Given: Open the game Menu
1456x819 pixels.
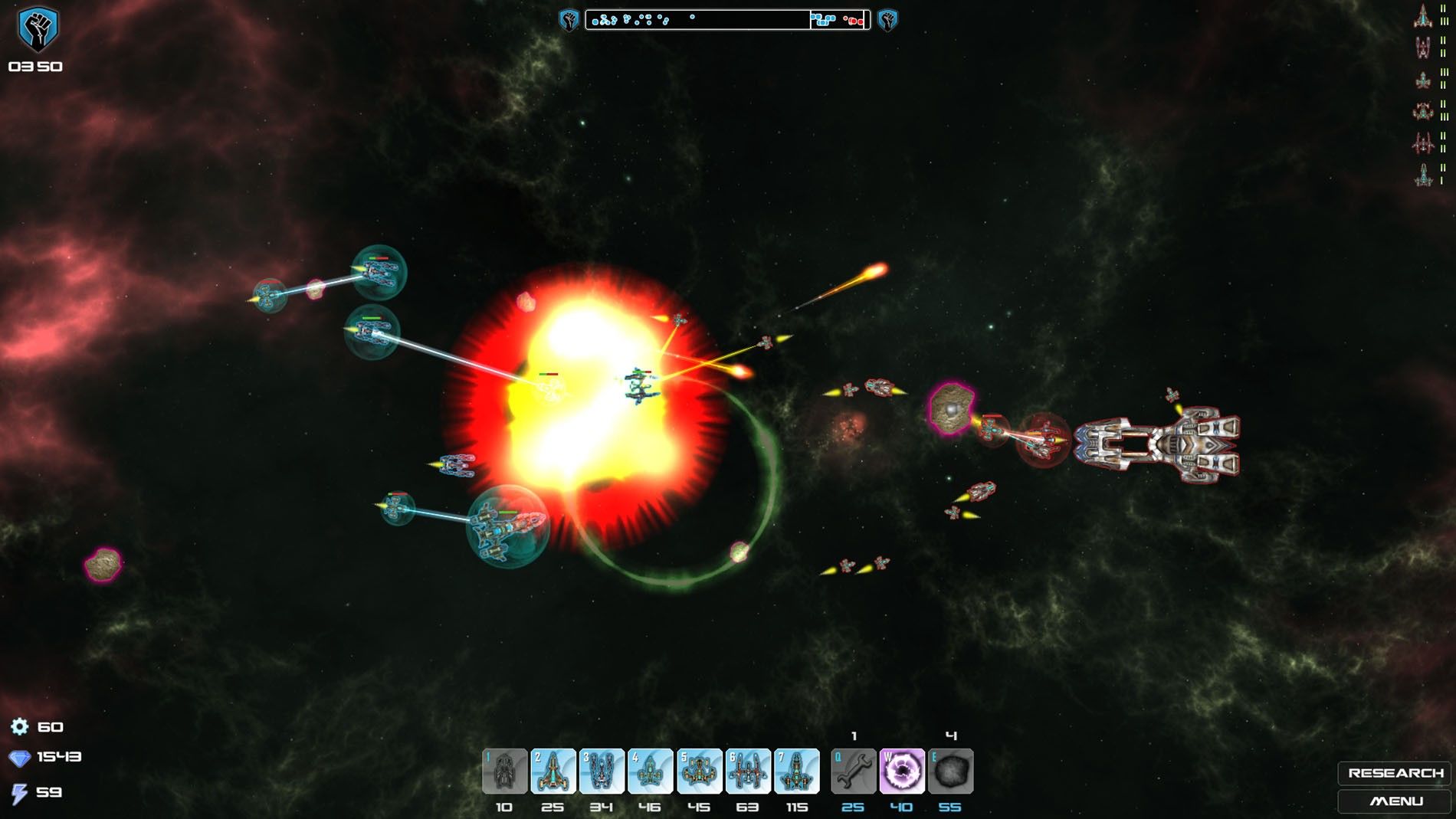Looking at the screenshot, I should 1395,801.
